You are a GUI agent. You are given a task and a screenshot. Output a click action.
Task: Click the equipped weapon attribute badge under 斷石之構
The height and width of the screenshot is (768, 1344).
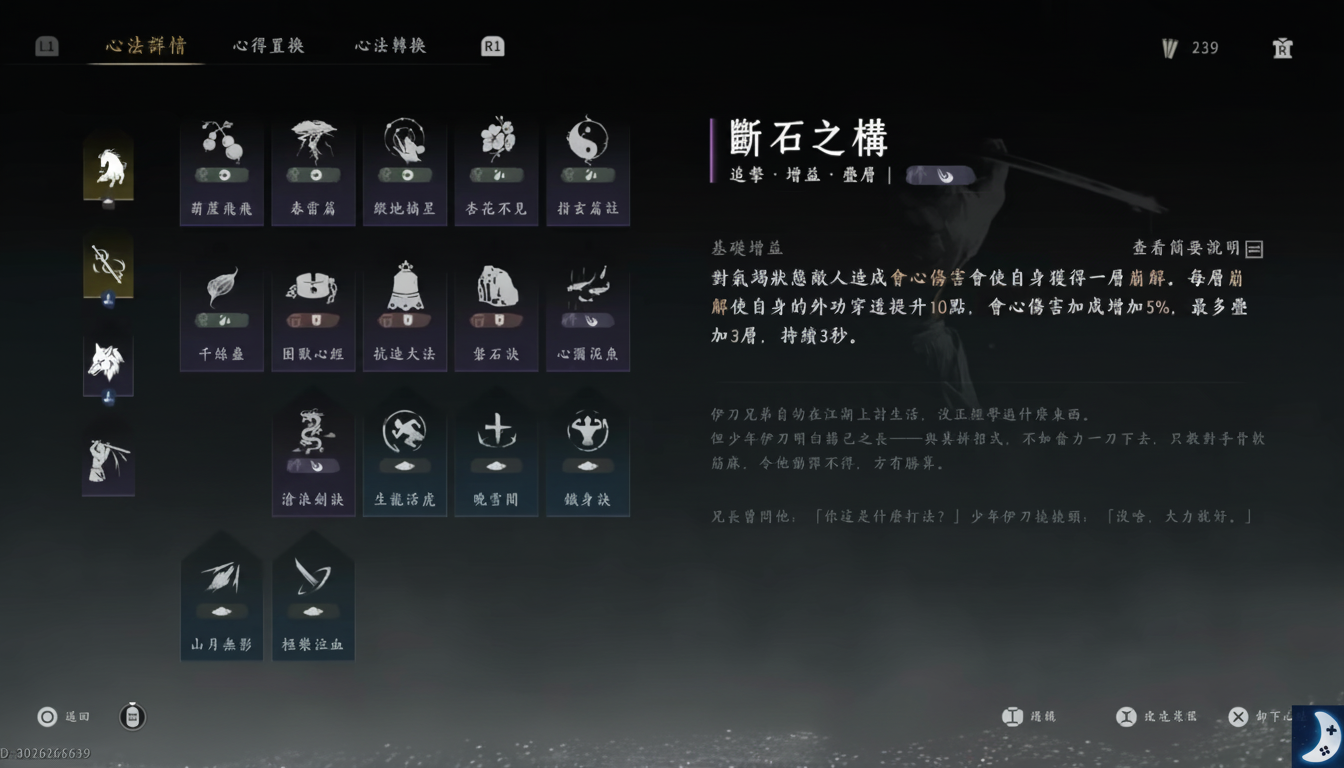coord(940,176)
